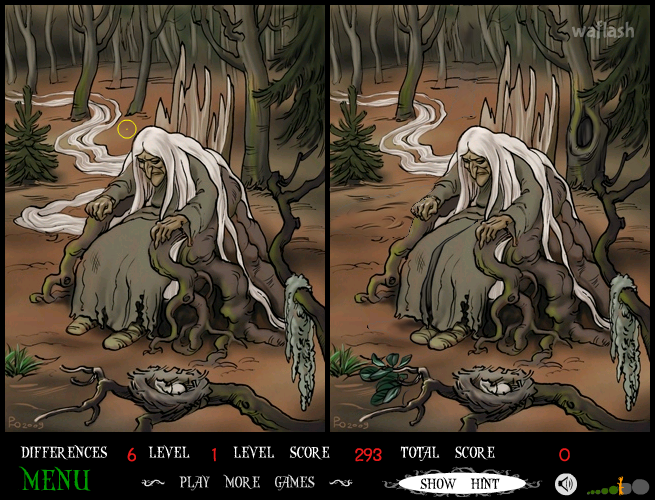655x500 pixels.
Task: Use the Show Hint button
Action: tap(460, 483)
